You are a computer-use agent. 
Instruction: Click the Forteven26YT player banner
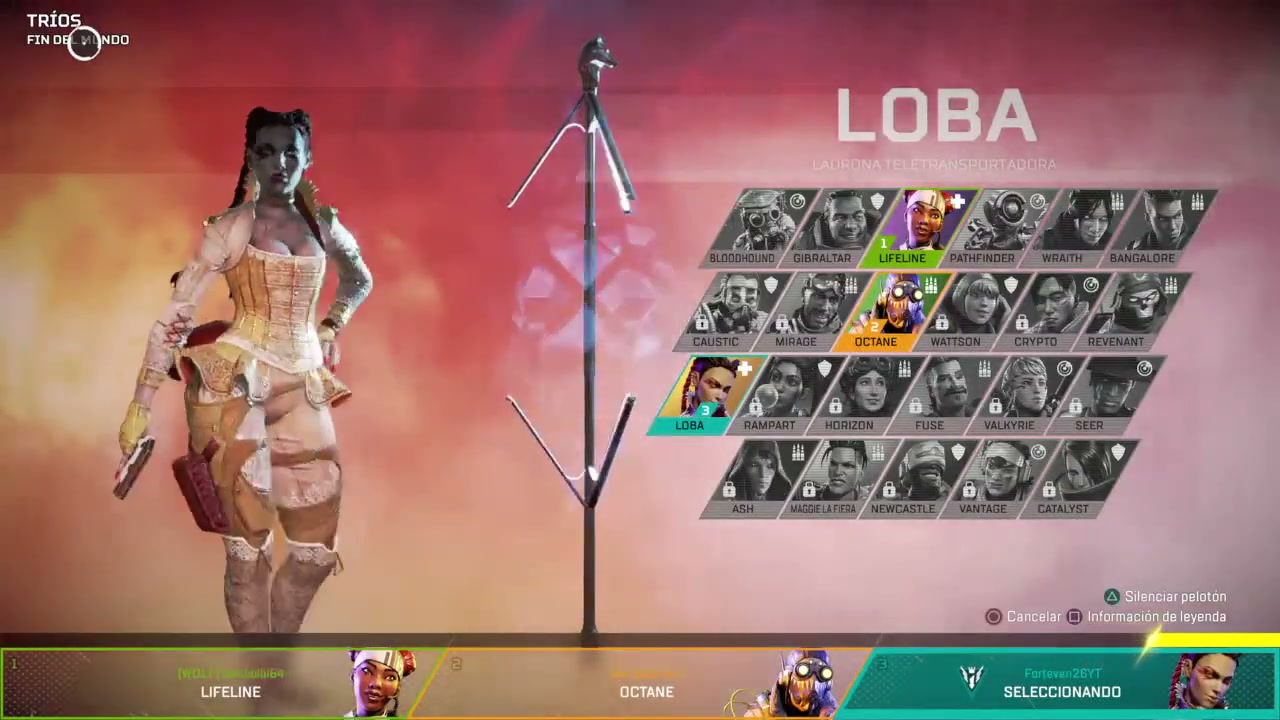tap(1062, 683)
